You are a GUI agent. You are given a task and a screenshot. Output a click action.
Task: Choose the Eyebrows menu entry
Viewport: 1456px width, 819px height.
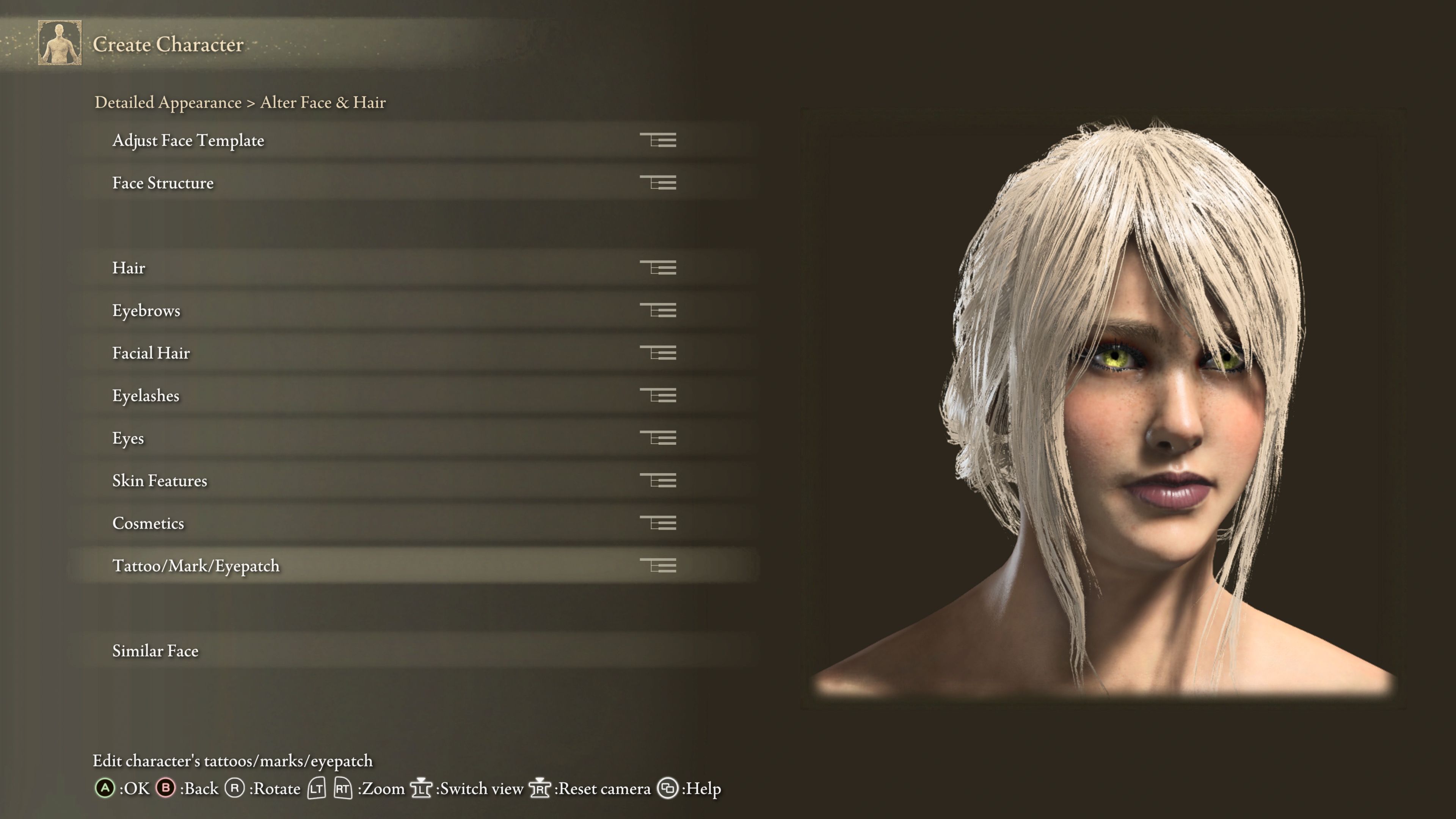pyautogui.click(x=146, y=310)
